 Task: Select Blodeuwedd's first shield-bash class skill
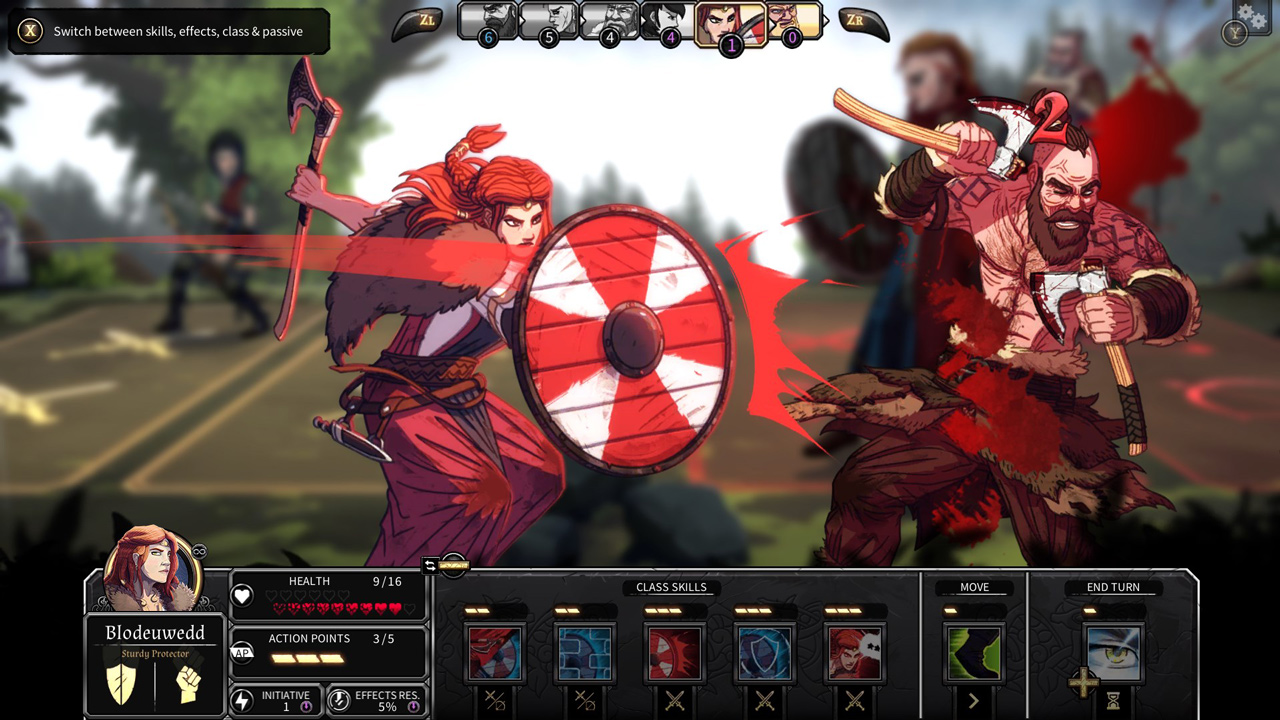point(495,651)
